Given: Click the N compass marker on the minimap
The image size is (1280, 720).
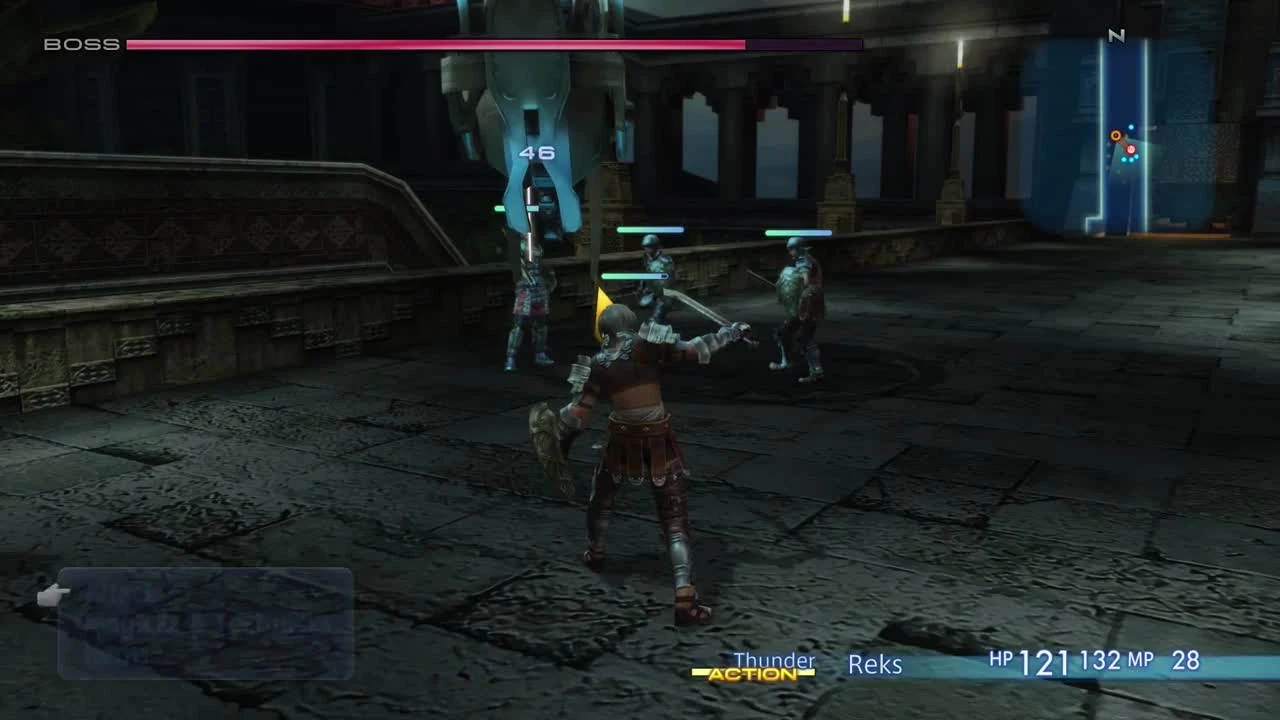Looking at the screenshot, I should pyautogui.click(x=1118, y=37).
